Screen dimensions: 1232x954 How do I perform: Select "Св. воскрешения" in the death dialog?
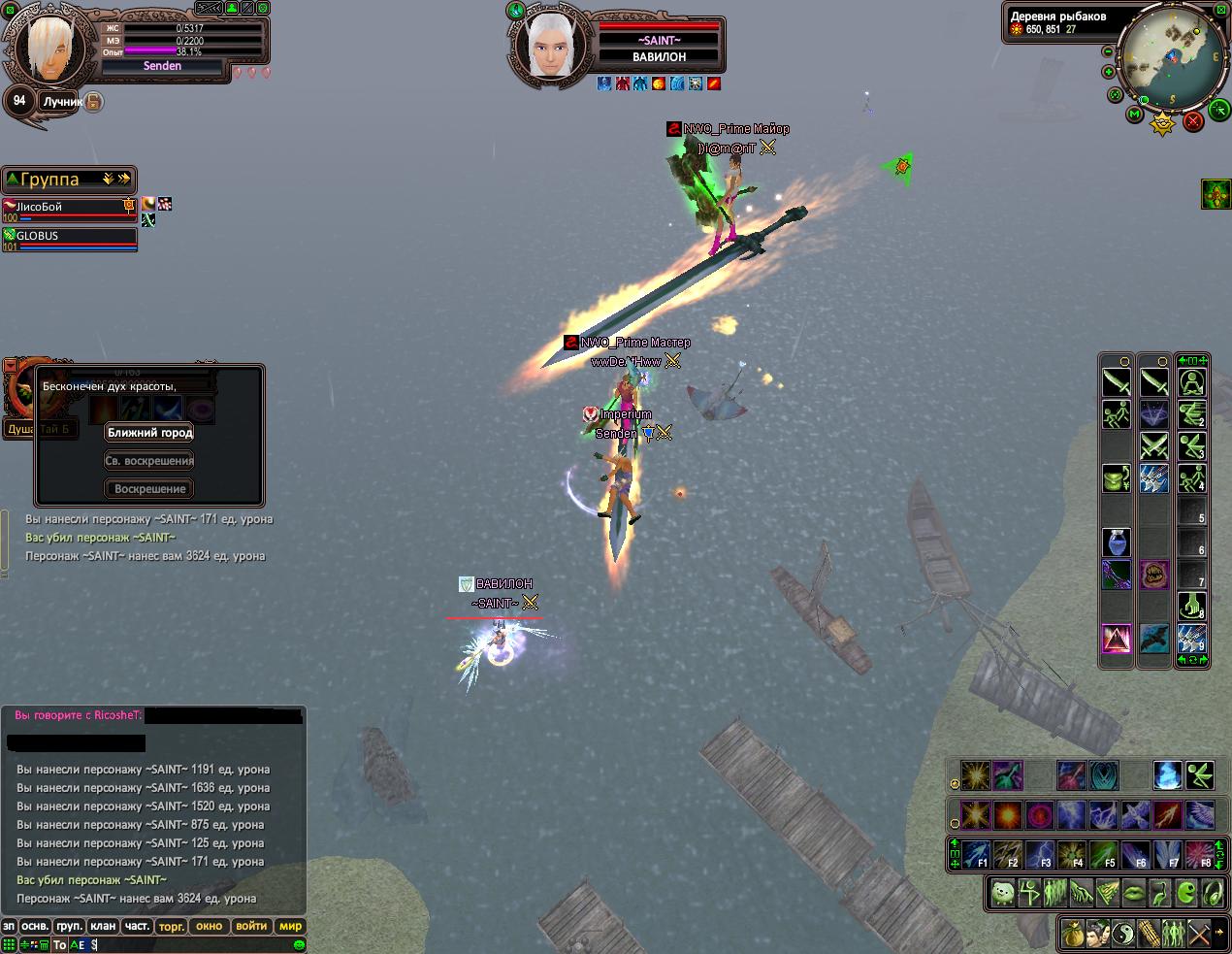coord(149,461)
